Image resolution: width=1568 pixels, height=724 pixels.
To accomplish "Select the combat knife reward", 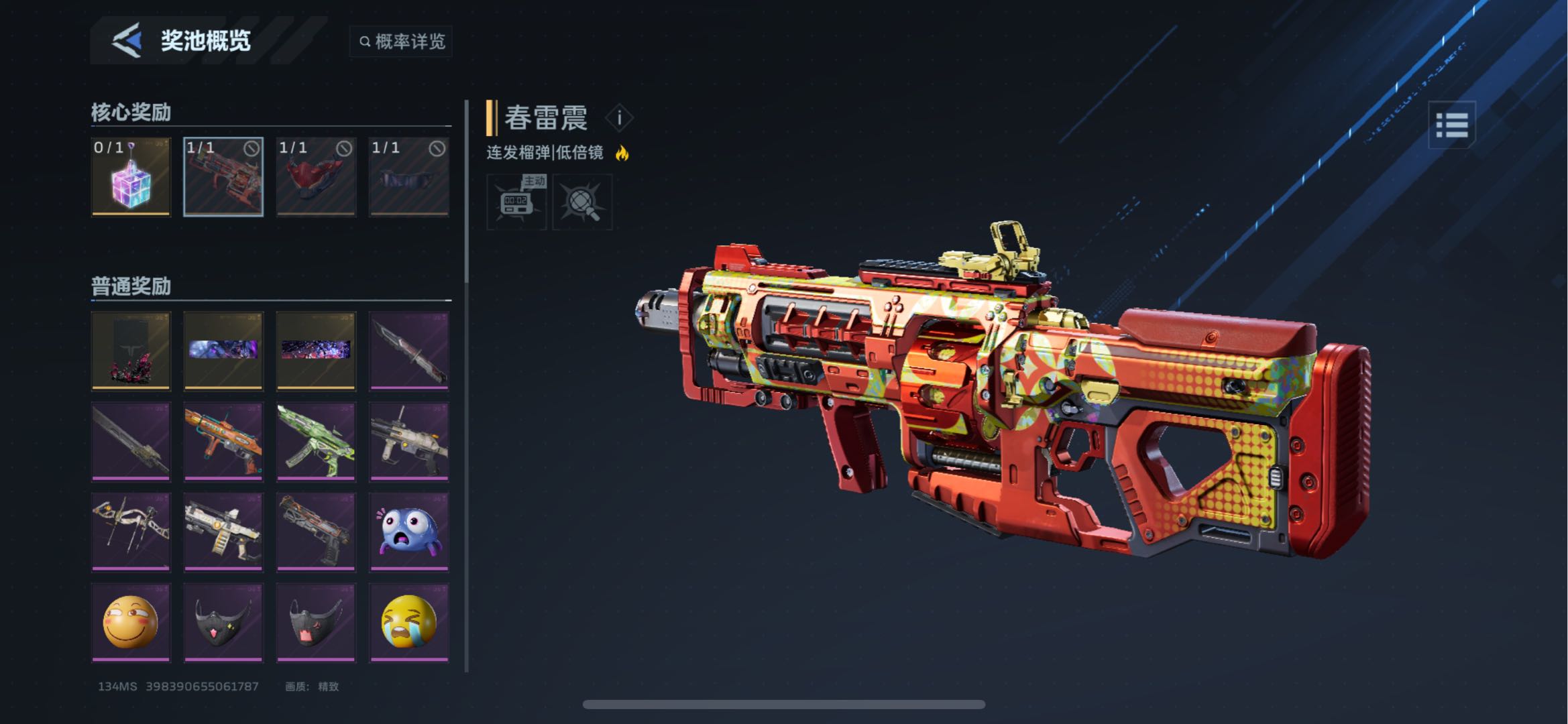I will tap(409, 351).
